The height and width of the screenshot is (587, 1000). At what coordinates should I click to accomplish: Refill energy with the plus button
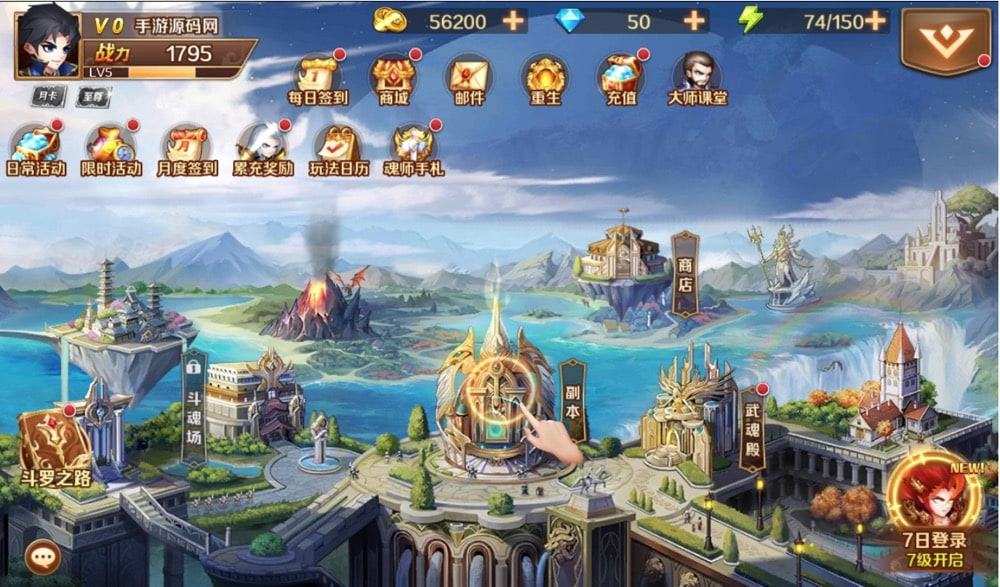pos(875,21)
